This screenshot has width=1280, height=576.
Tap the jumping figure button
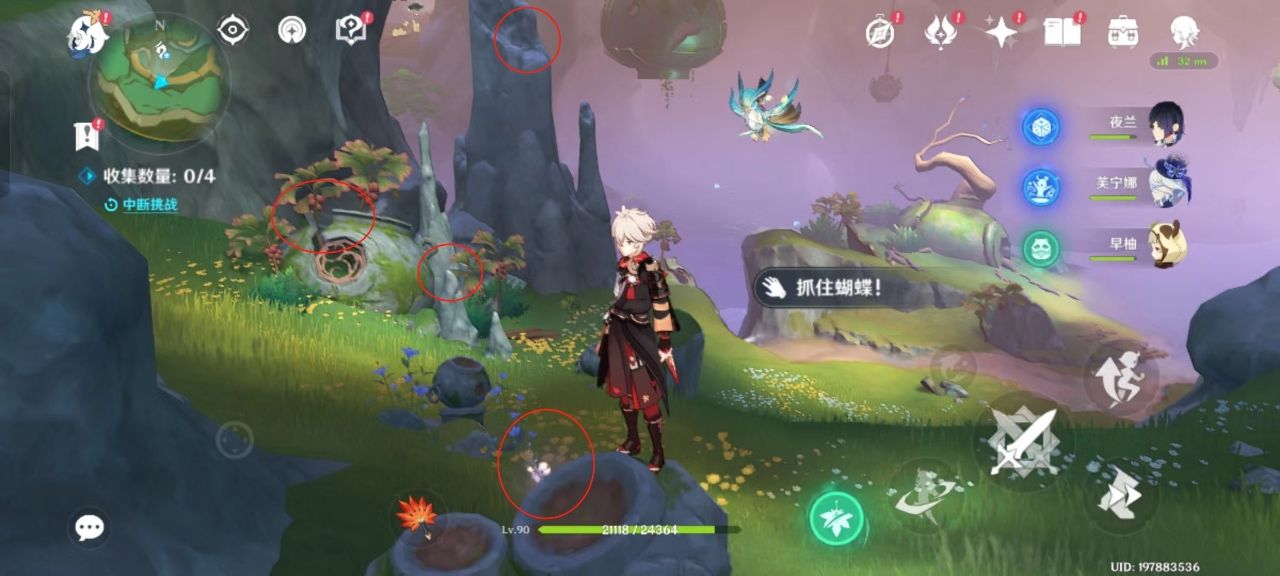pyautogui.click(x=1122, y=376)
